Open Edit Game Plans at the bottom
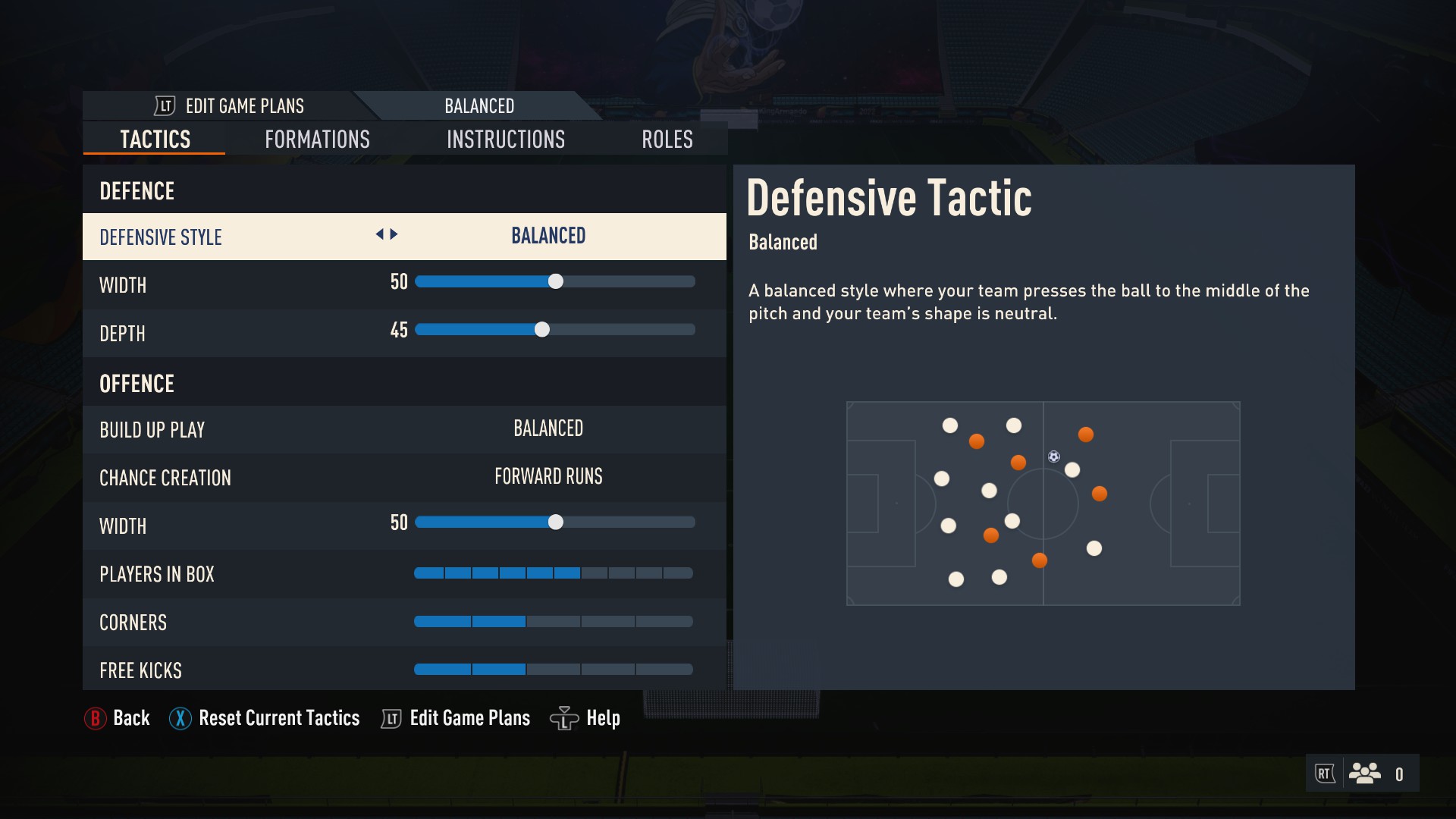 tap(456, 718)
